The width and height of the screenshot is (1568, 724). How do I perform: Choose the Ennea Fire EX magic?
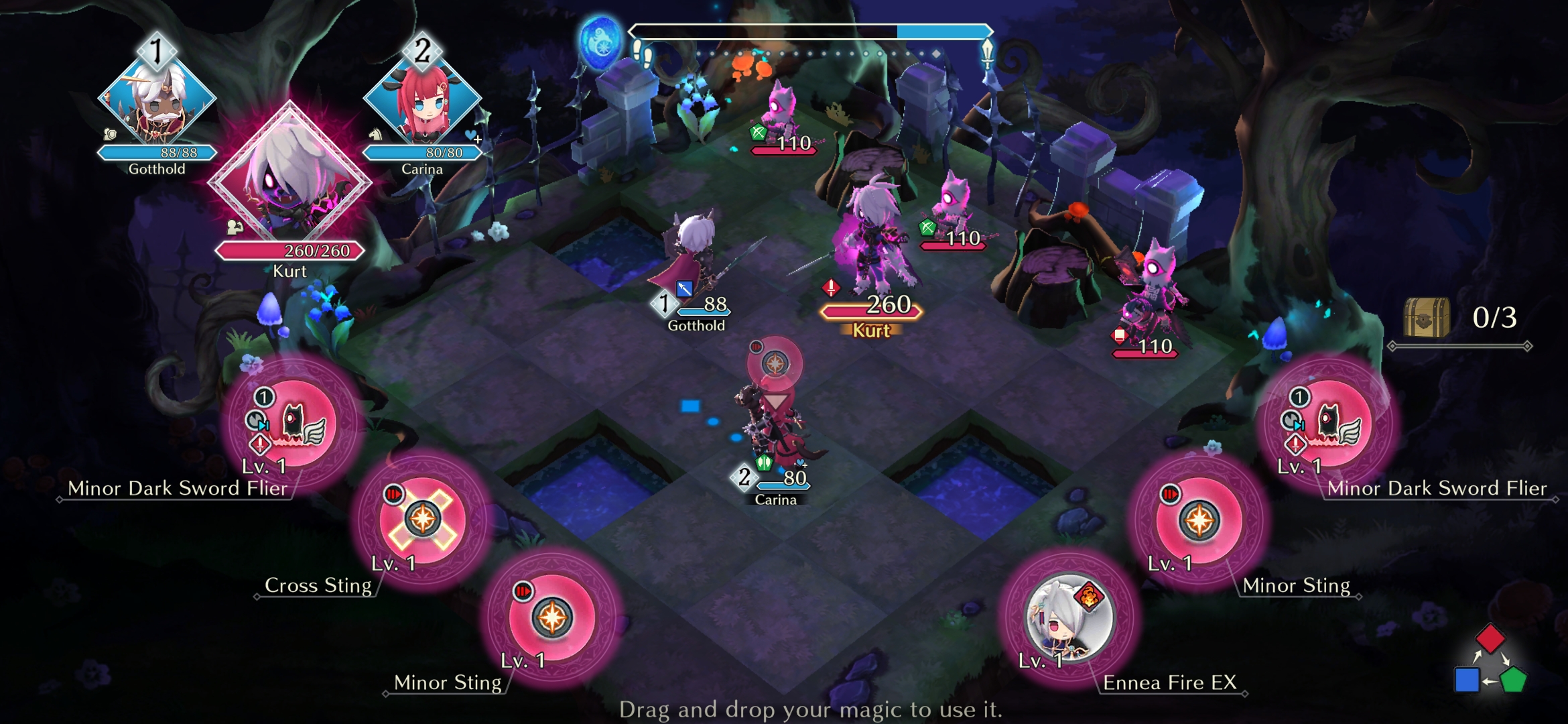pos(1069,618)
